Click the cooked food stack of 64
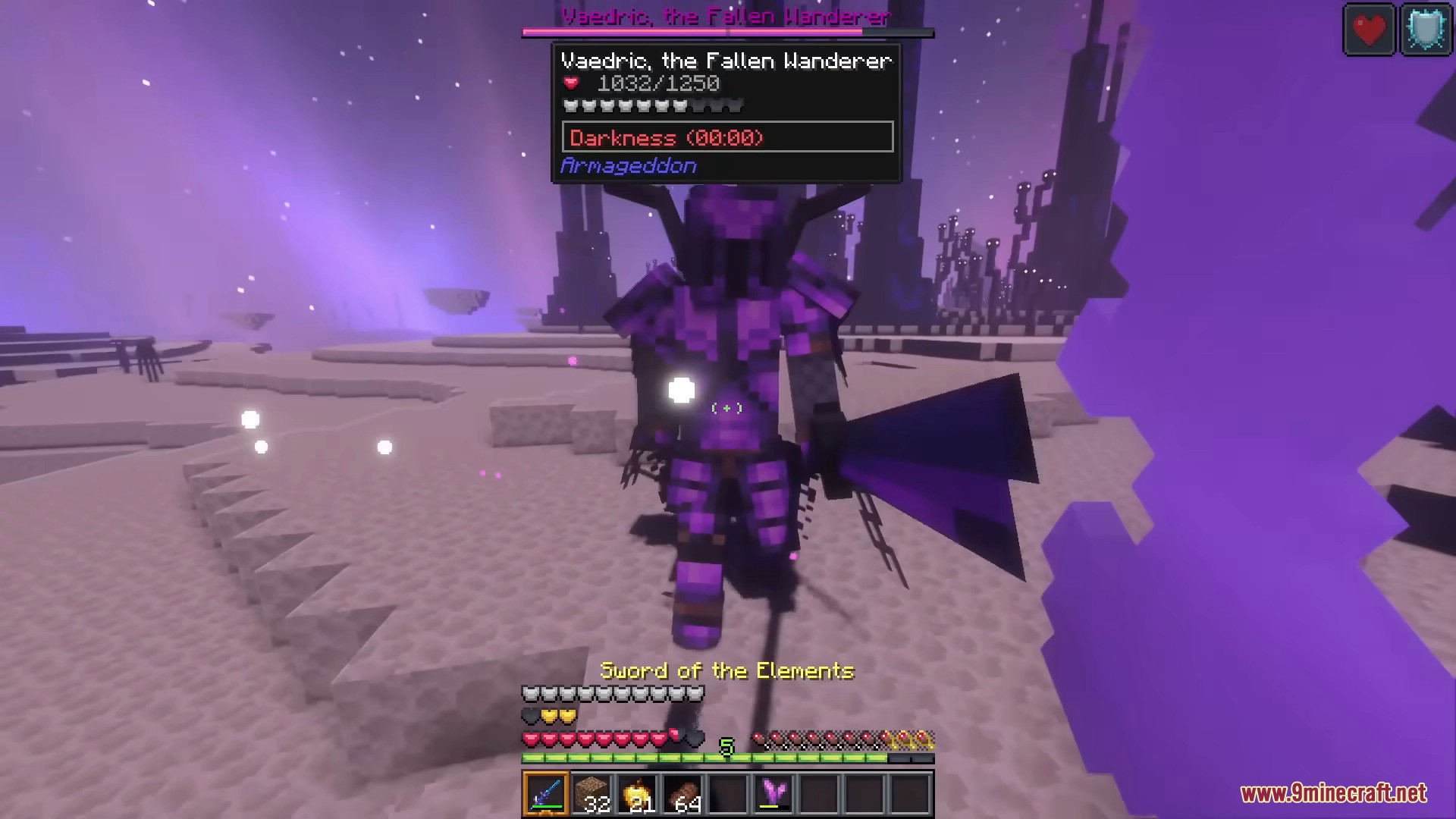 click(x=684, y=792)
